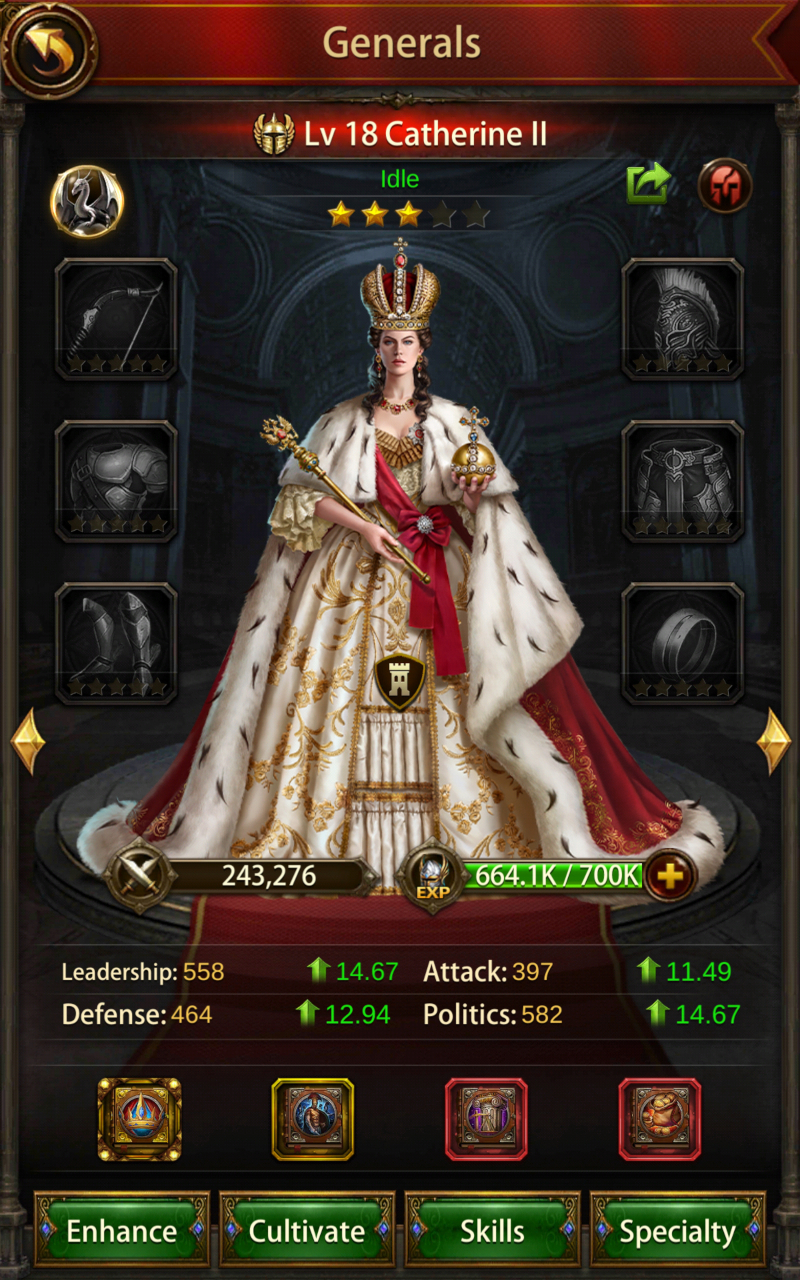Go back using the return arrow button

point(49,49)
